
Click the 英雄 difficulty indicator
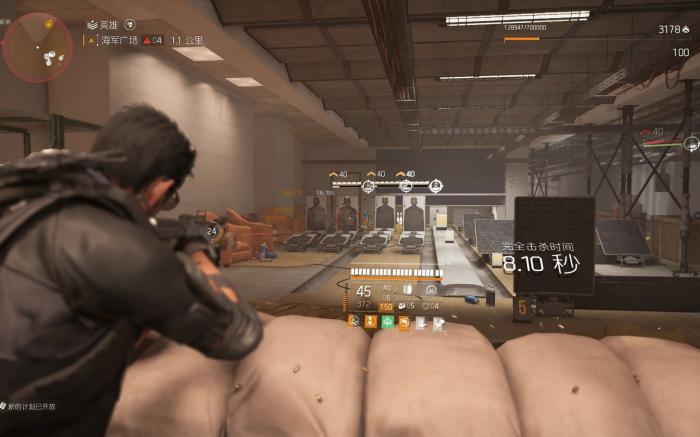point(107,24)
